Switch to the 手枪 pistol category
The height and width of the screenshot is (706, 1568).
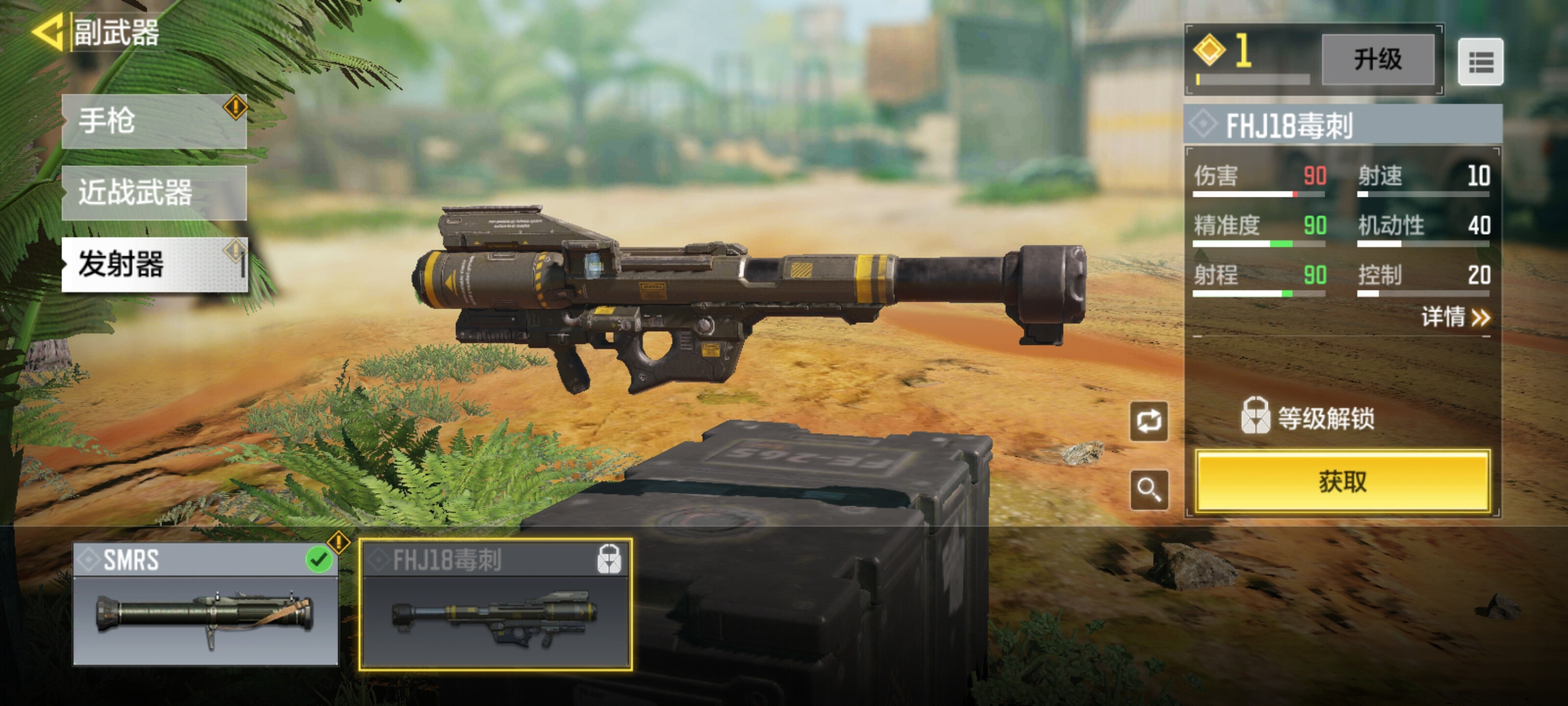pos(154,122)
